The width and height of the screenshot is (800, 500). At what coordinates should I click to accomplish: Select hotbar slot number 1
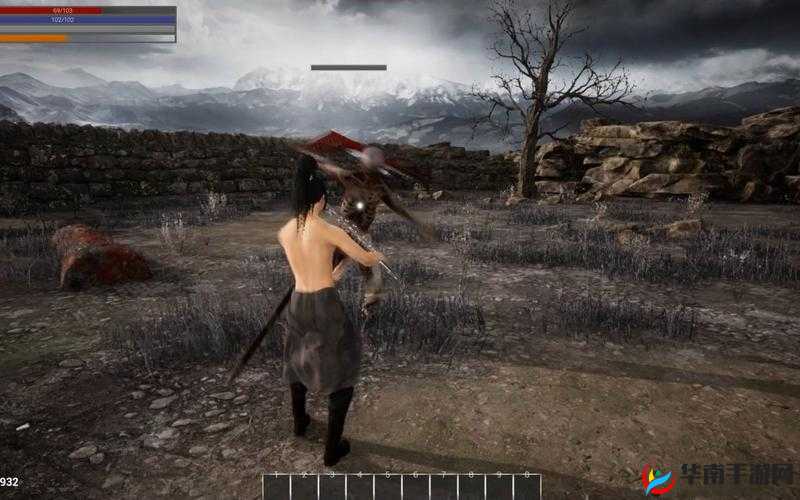coord(277,487)
